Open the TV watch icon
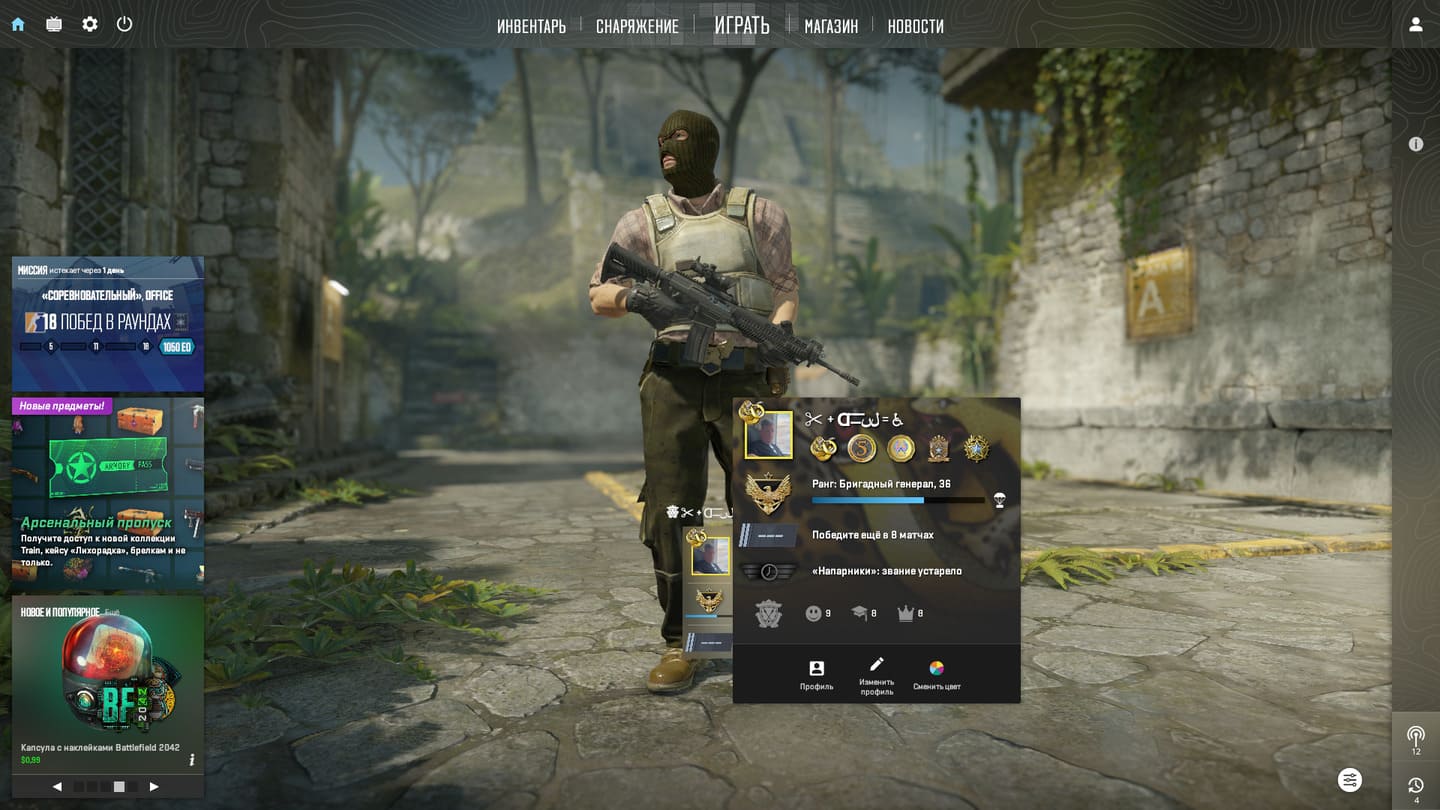 pyautogui.click(x=54, y=24)
